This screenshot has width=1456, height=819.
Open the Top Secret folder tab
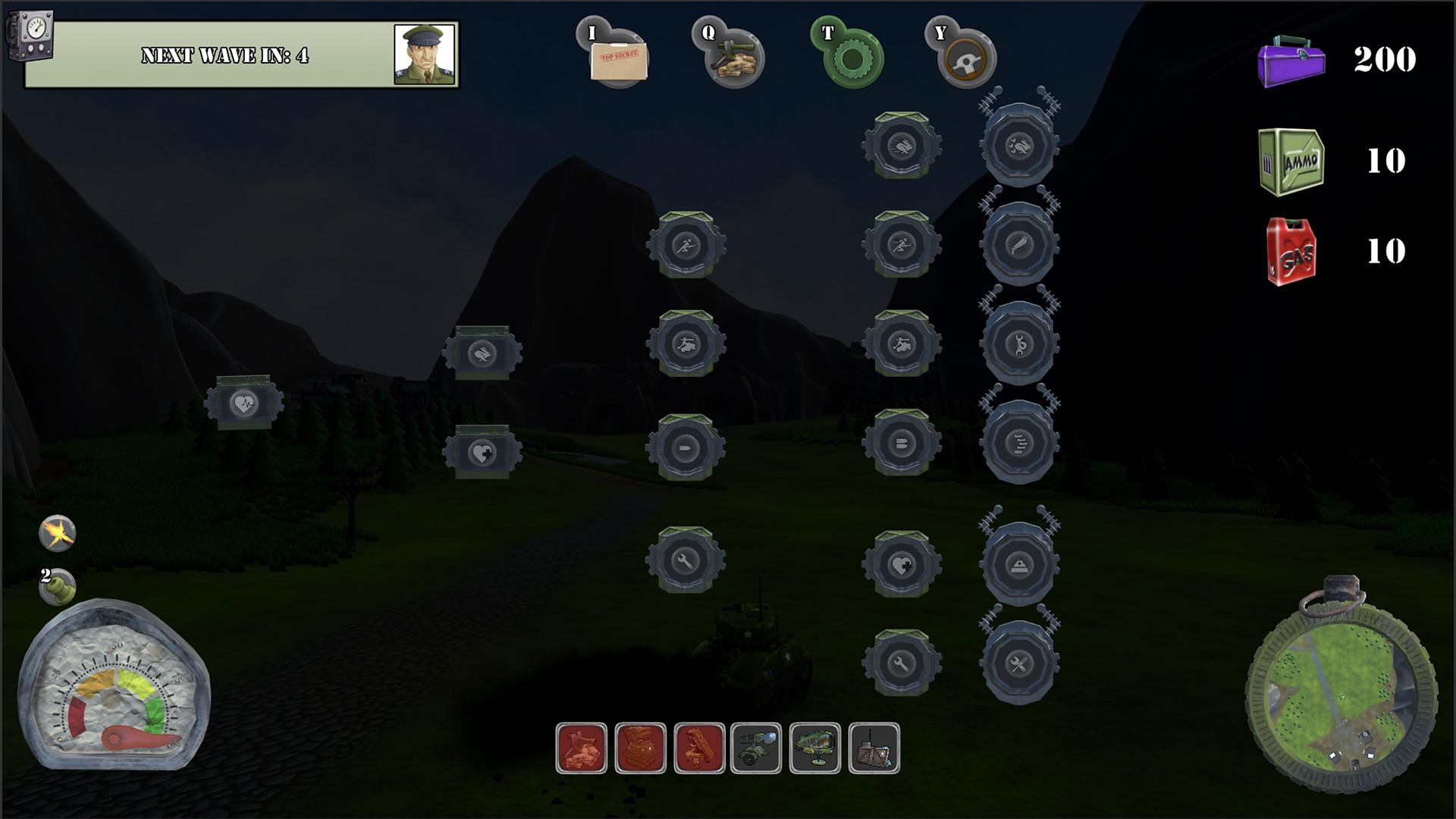coord(618,58)
